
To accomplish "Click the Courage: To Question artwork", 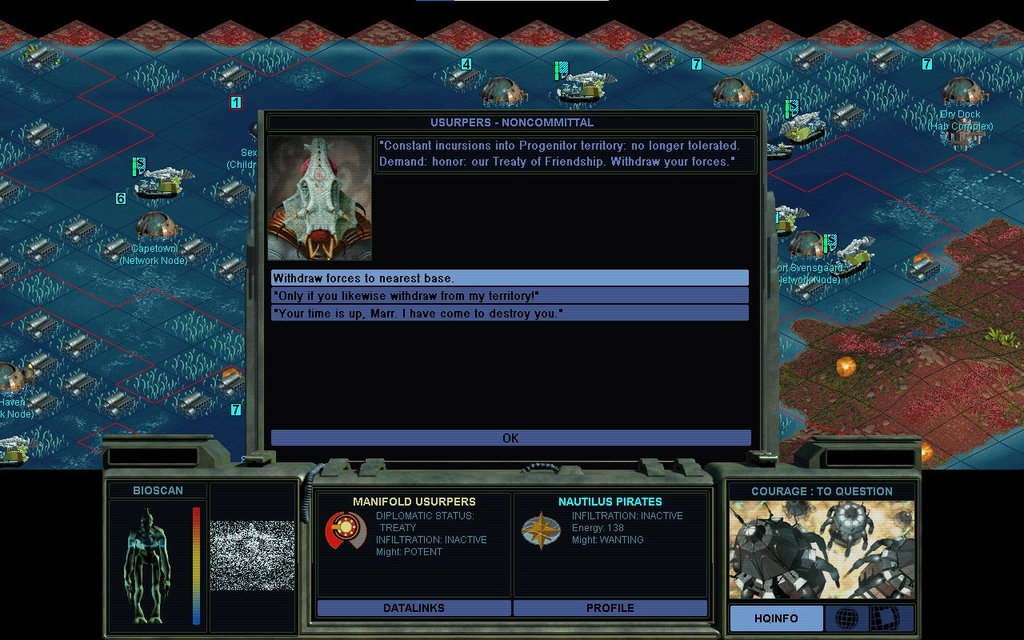I will pos(820,549).
